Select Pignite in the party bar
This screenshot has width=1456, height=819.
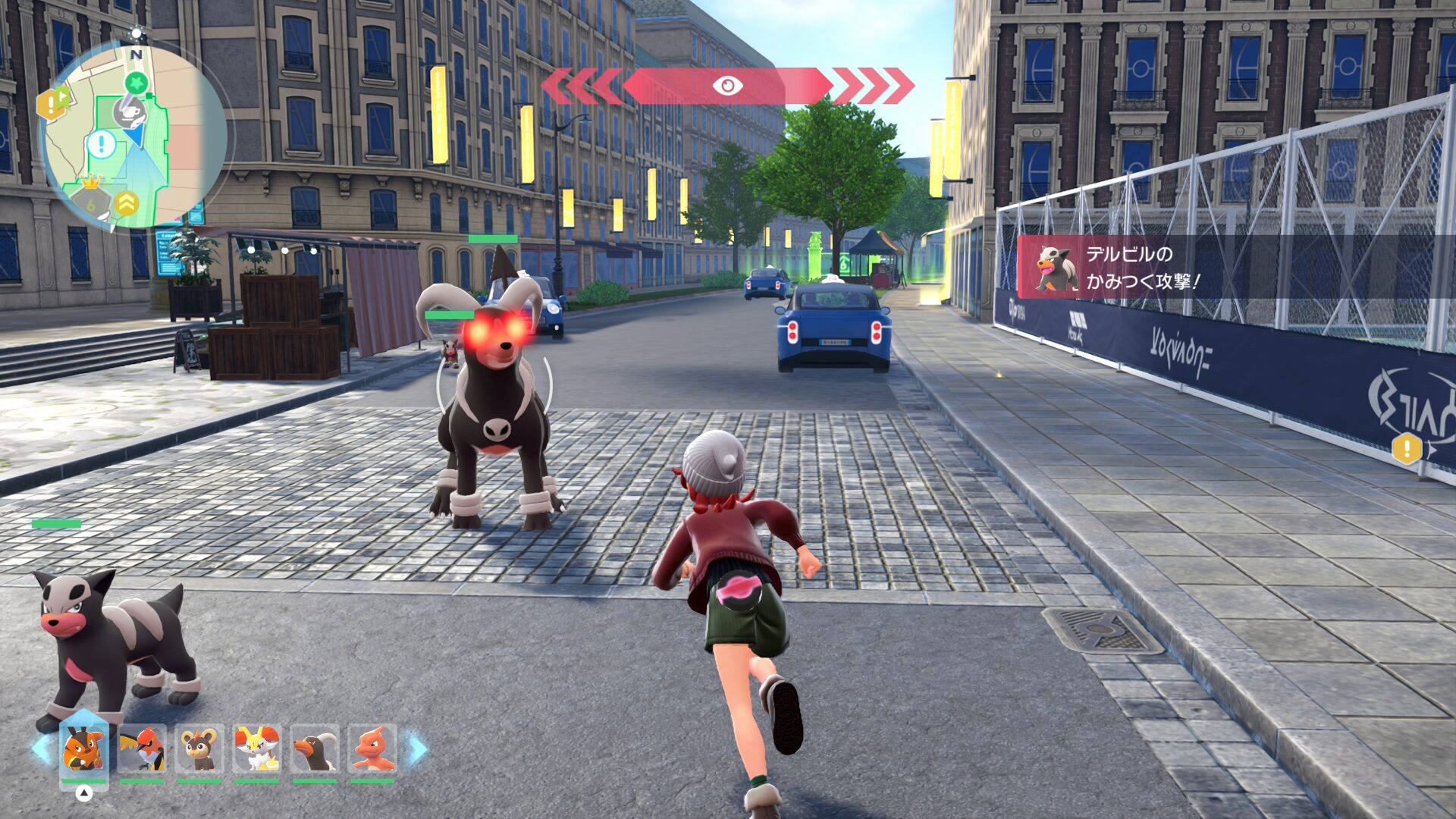point(83,748)
